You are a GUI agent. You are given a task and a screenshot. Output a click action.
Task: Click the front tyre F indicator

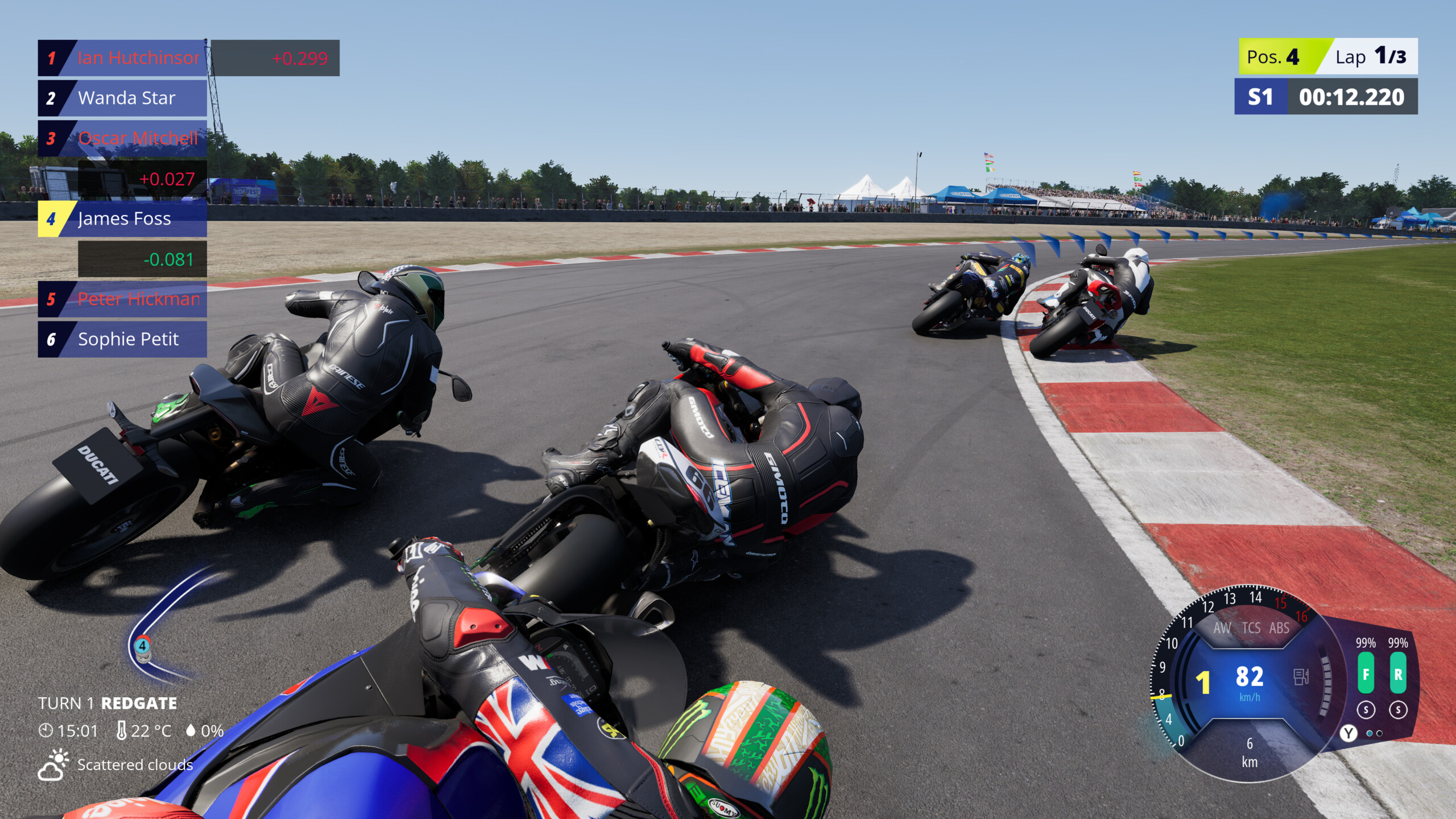(1366, 674)
